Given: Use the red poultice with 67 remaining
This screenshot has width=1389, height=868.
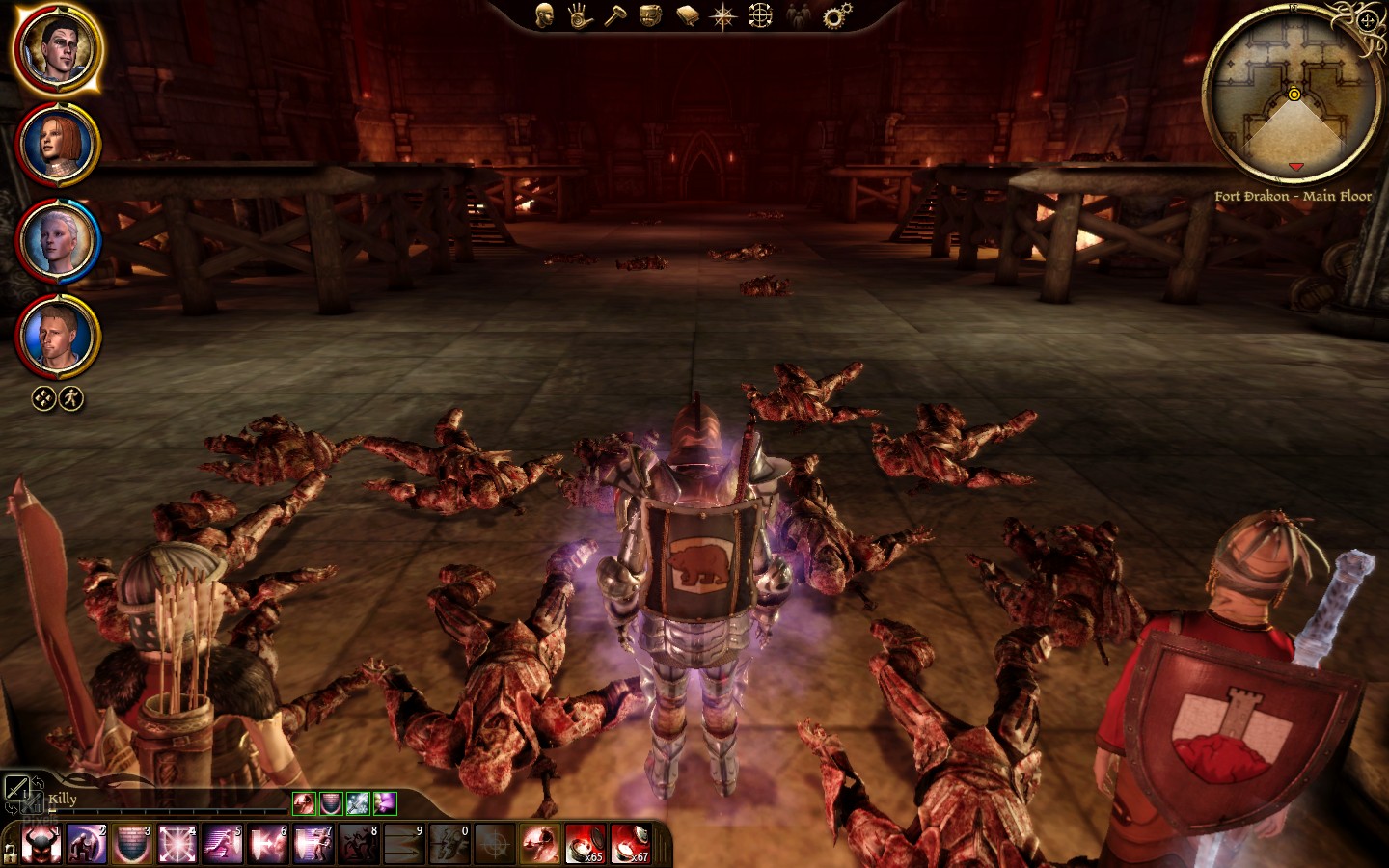Looking at the screenshot, I should (630, 844).
